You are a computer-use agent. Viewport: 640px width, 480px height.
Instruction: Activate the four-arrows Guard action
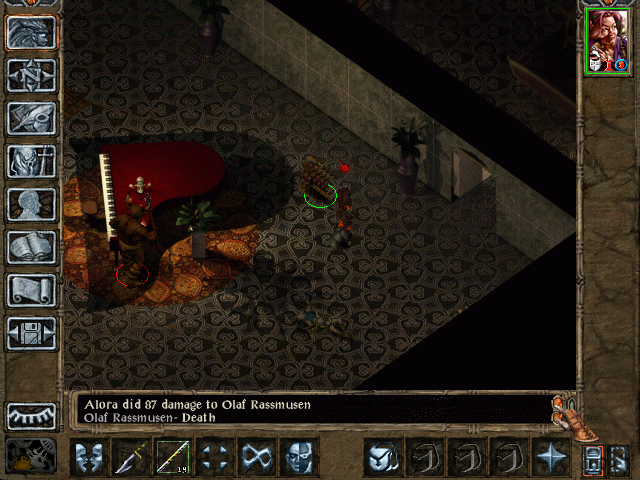point(215,457)
